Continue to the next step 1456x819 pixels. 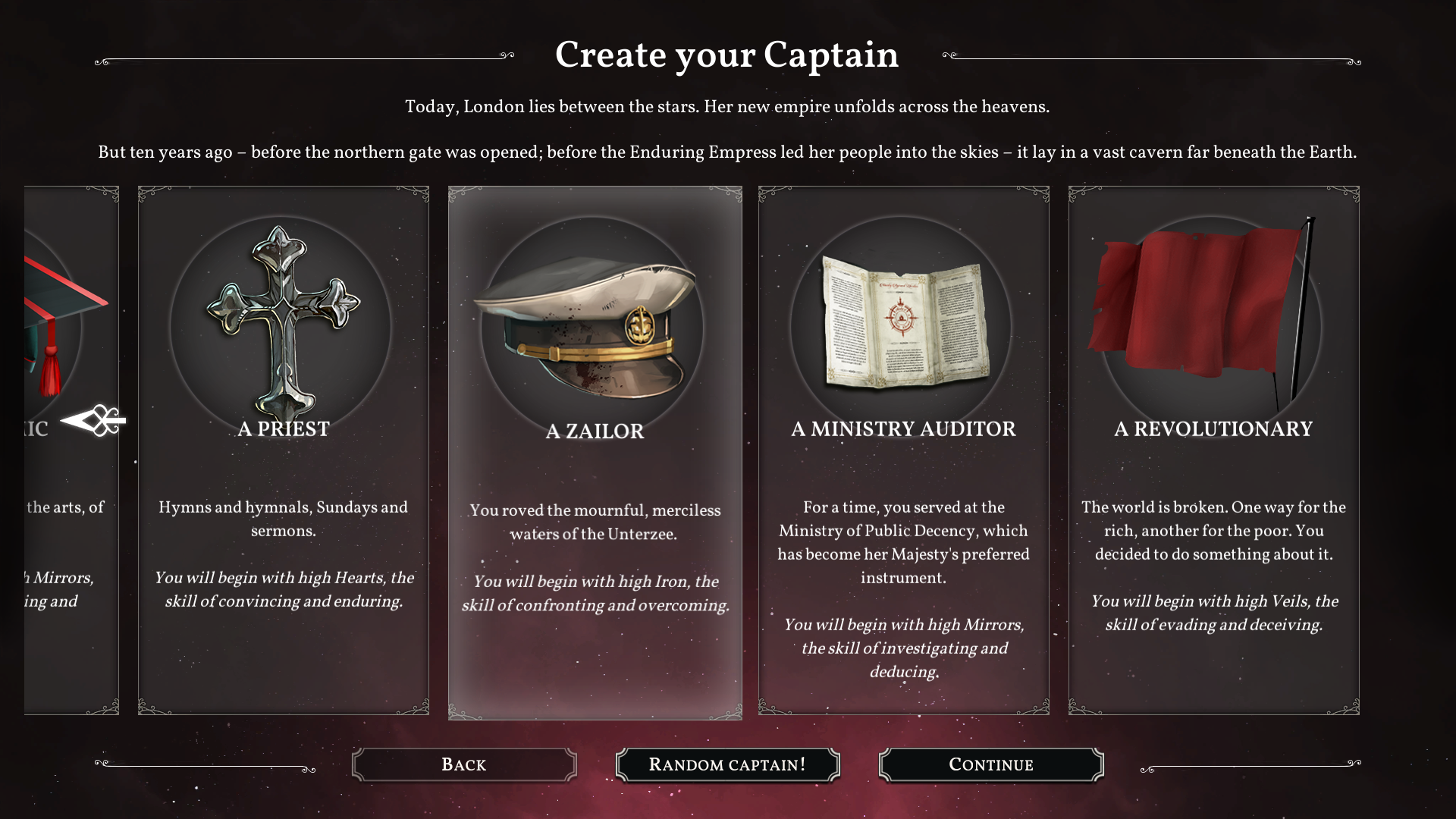(x=990, y=764)
